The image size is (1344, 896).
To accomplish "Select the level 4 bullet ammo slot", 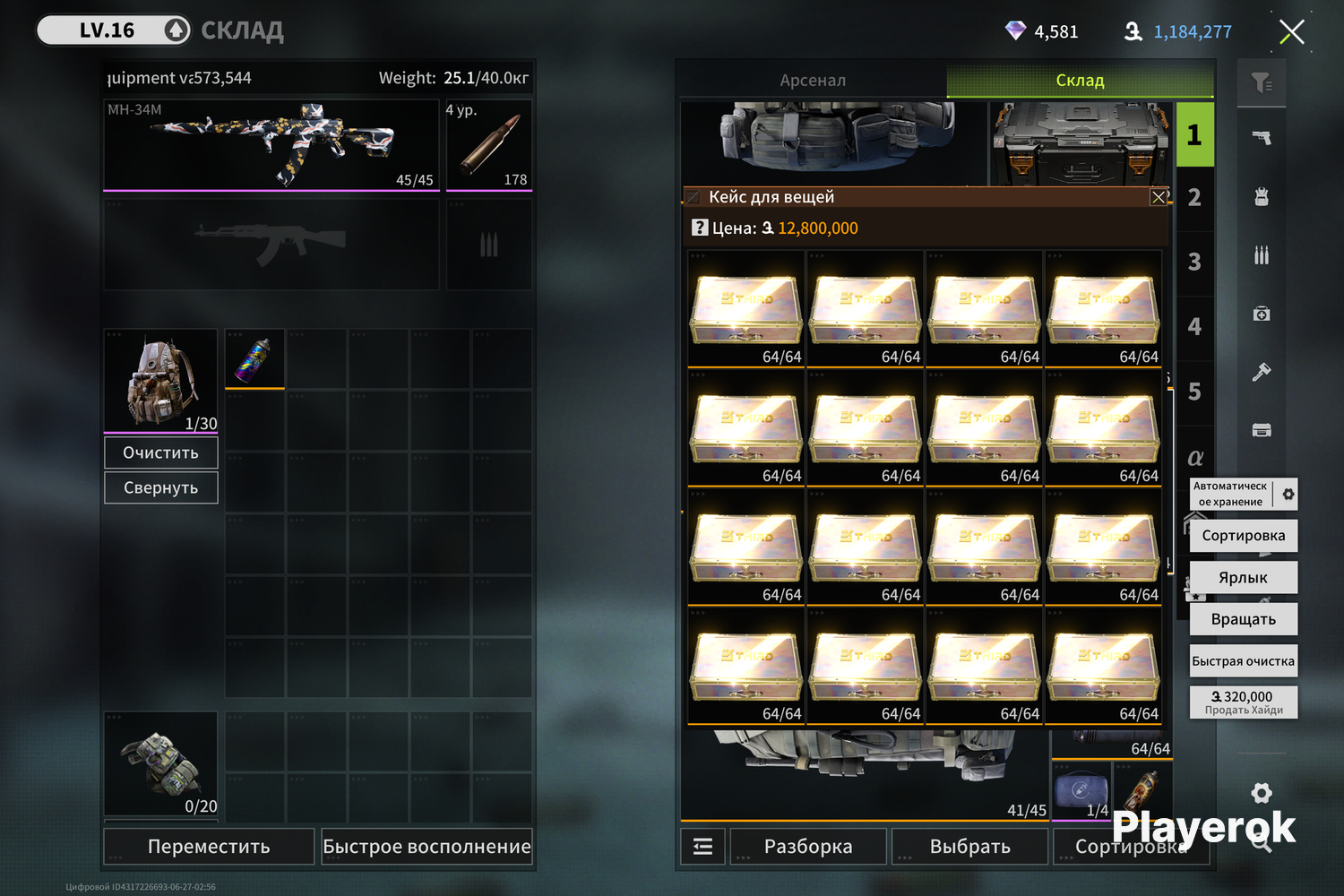I will 489,145.
